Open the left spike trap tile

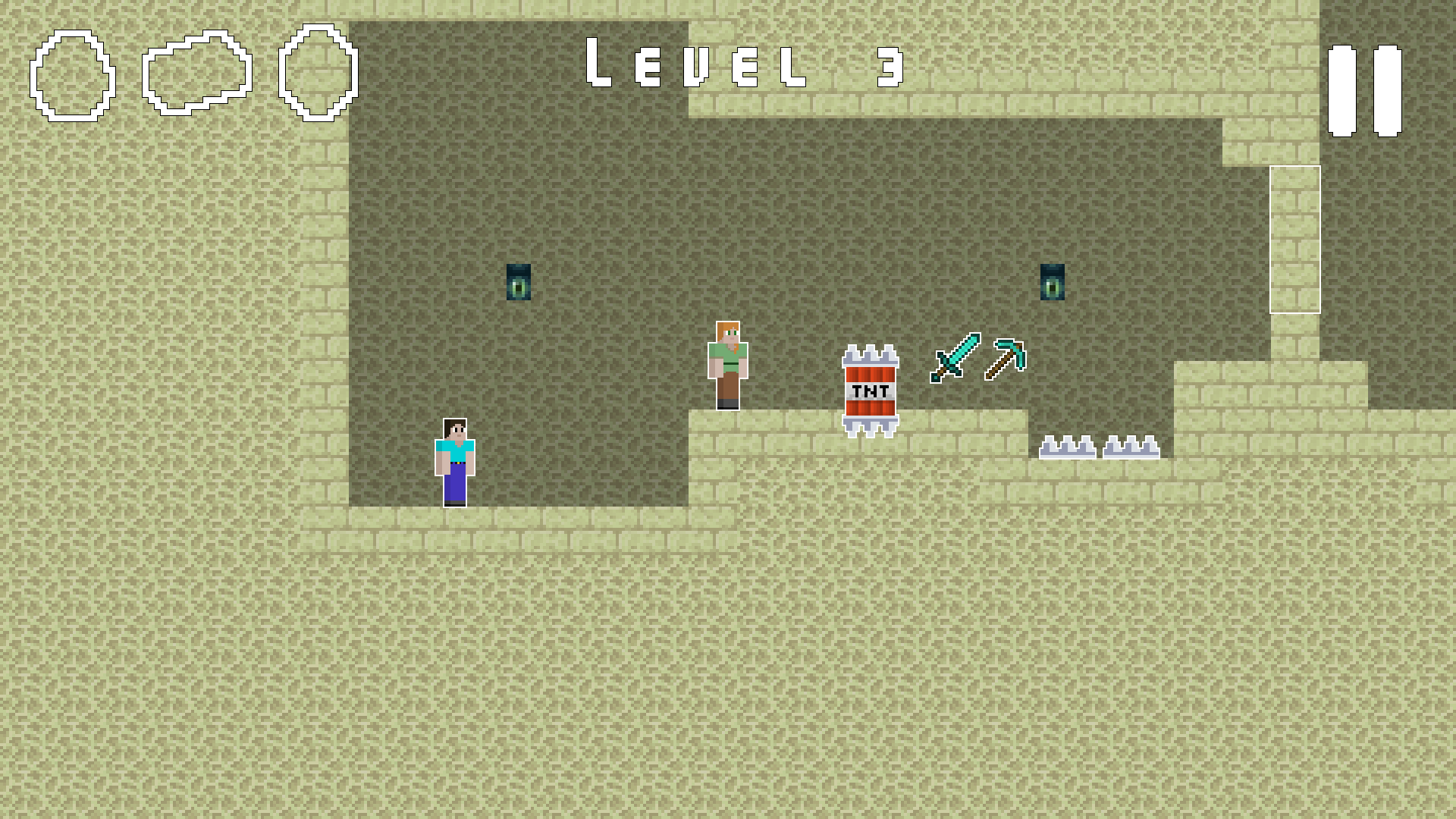[x=1068, y=447]
